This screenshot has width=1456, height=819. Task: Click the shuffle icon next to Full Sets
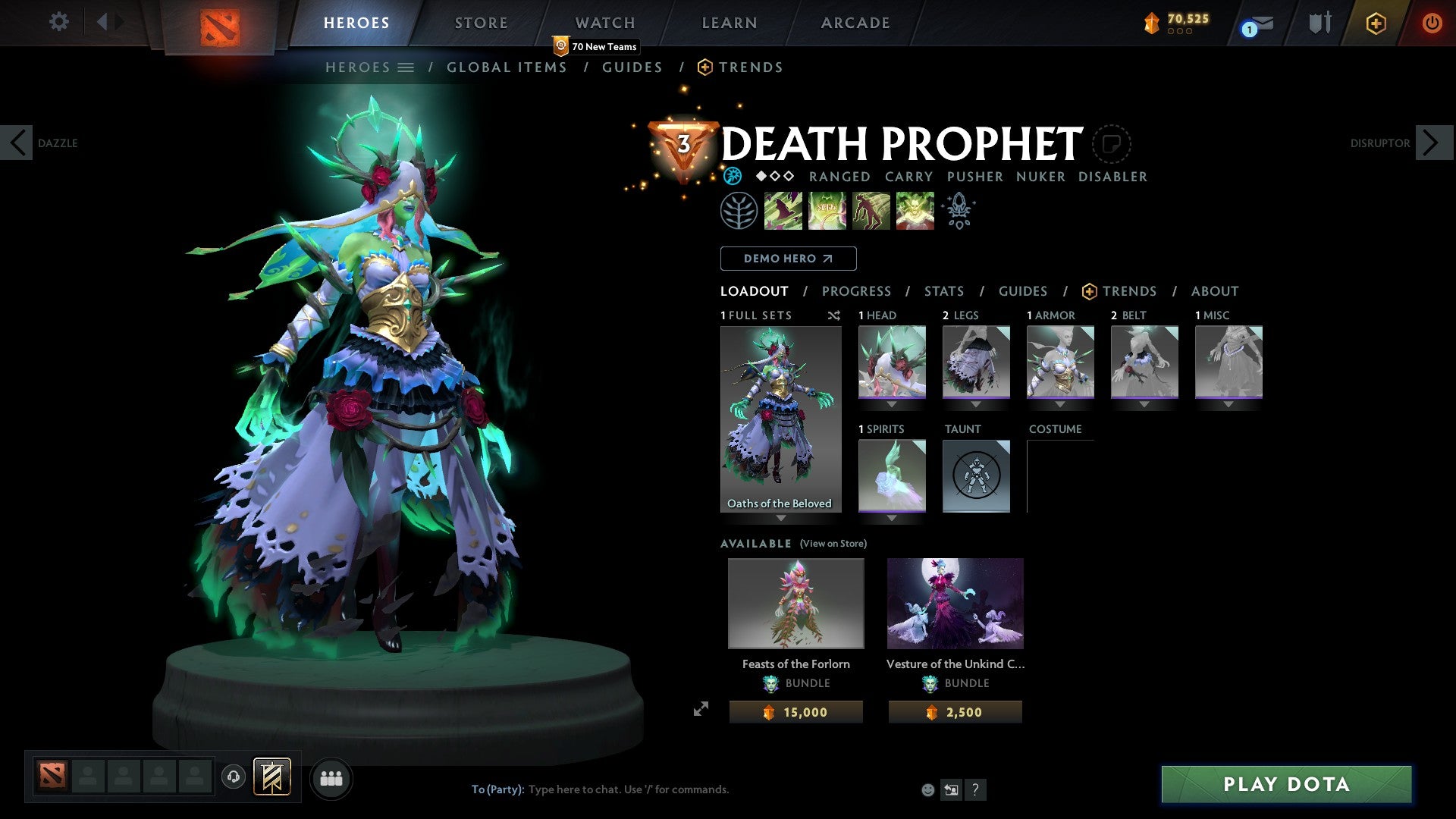pyautogui.click(x=834, y=315)
